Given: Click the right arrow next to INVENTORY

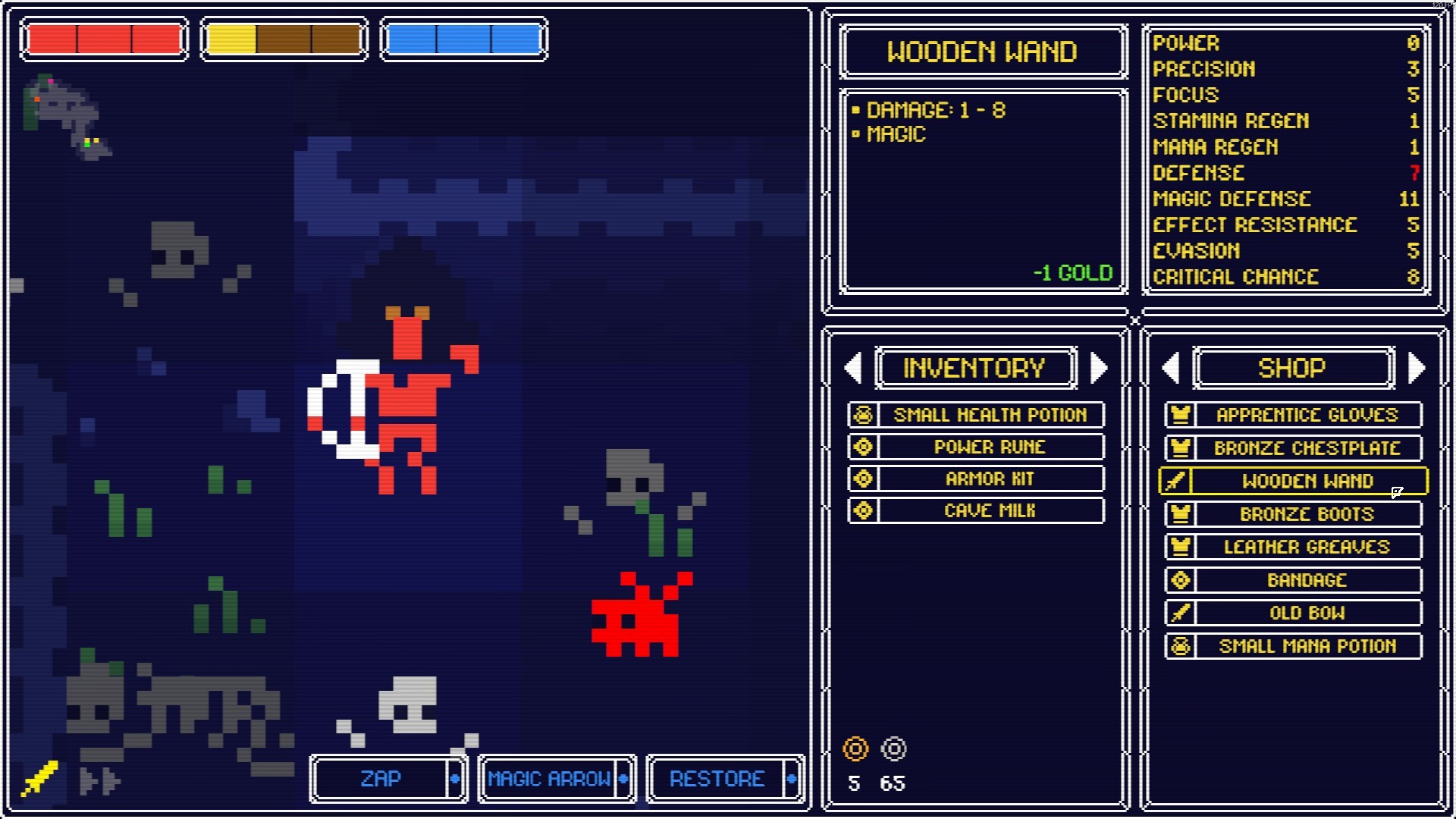Looking at the screenshot, I should [1100, 369].
